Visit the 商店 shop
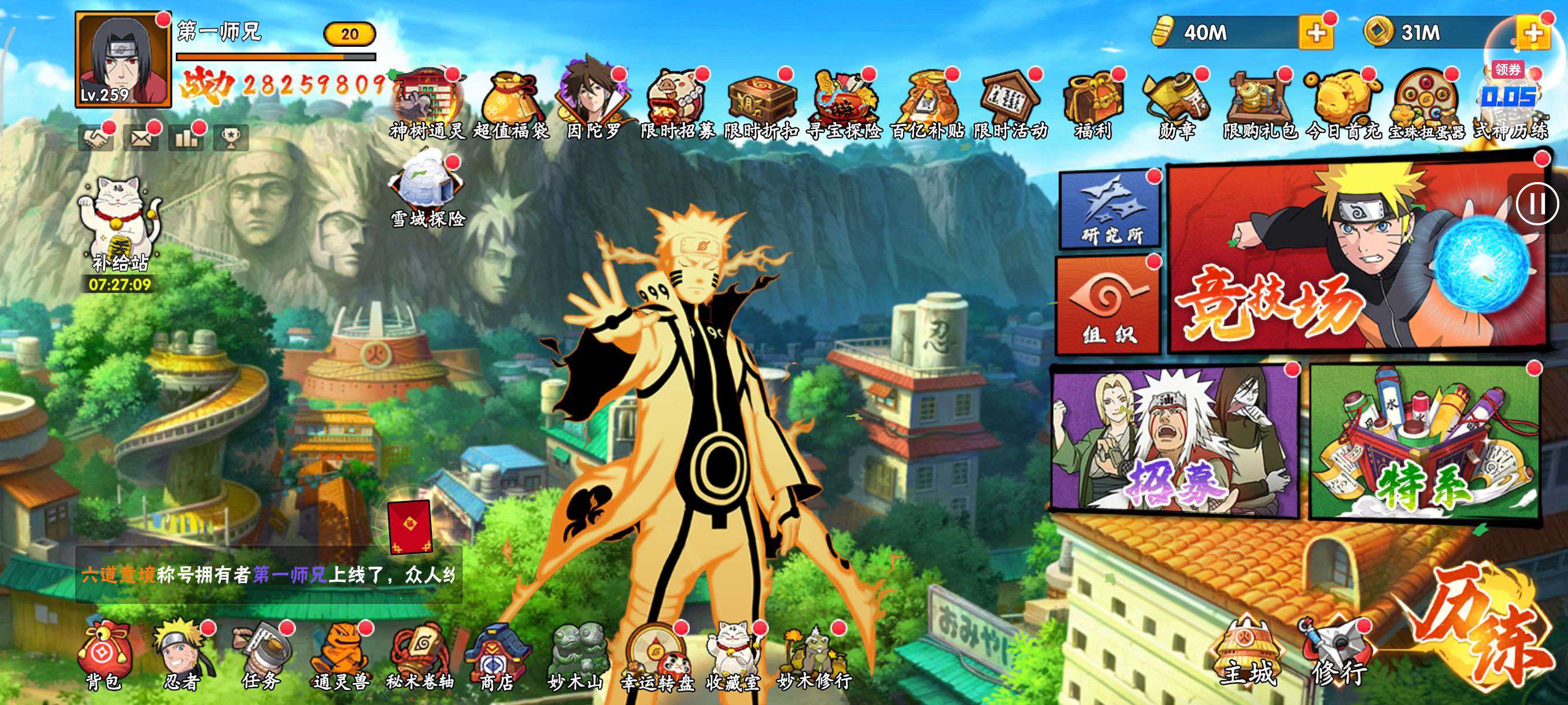 coord(496,658)
